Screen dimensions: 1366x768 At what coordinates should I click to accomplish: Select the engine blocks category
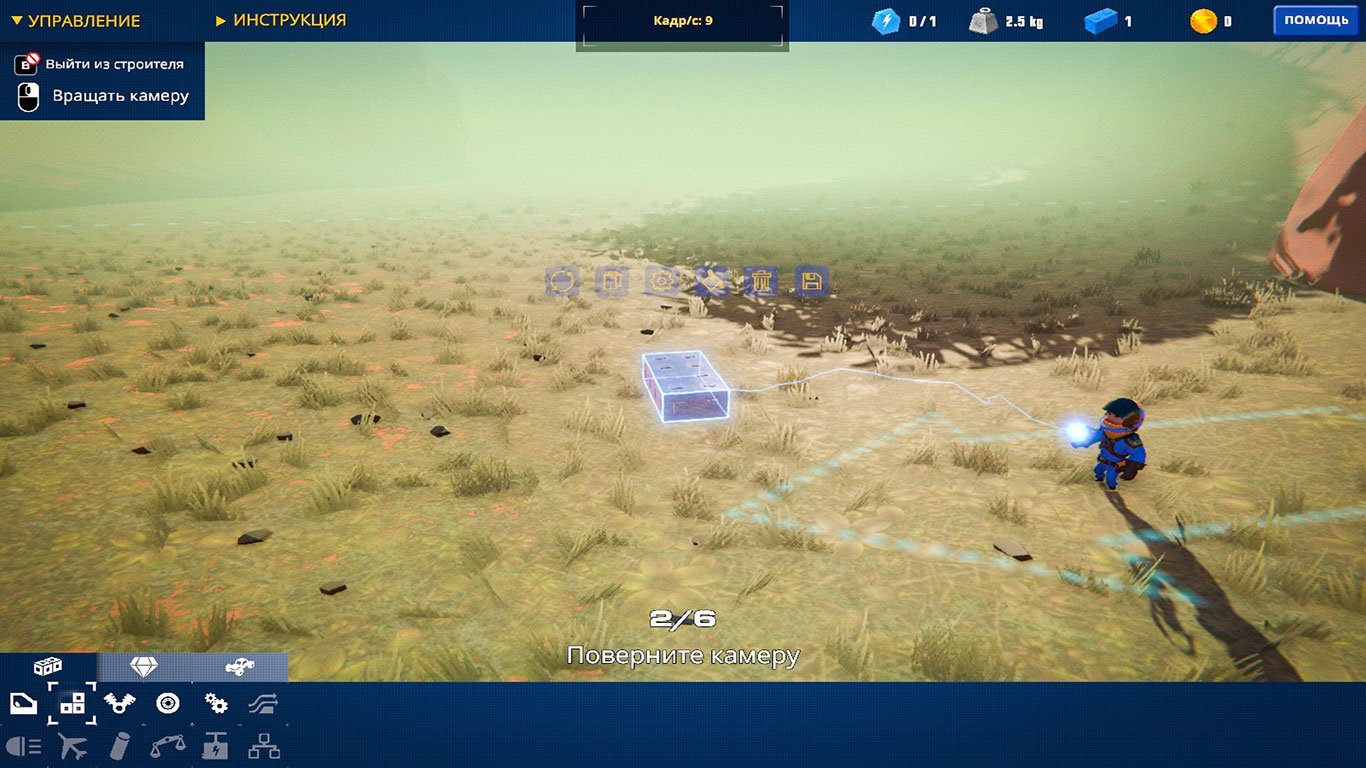pyautogui.click(x=120, y=703)
